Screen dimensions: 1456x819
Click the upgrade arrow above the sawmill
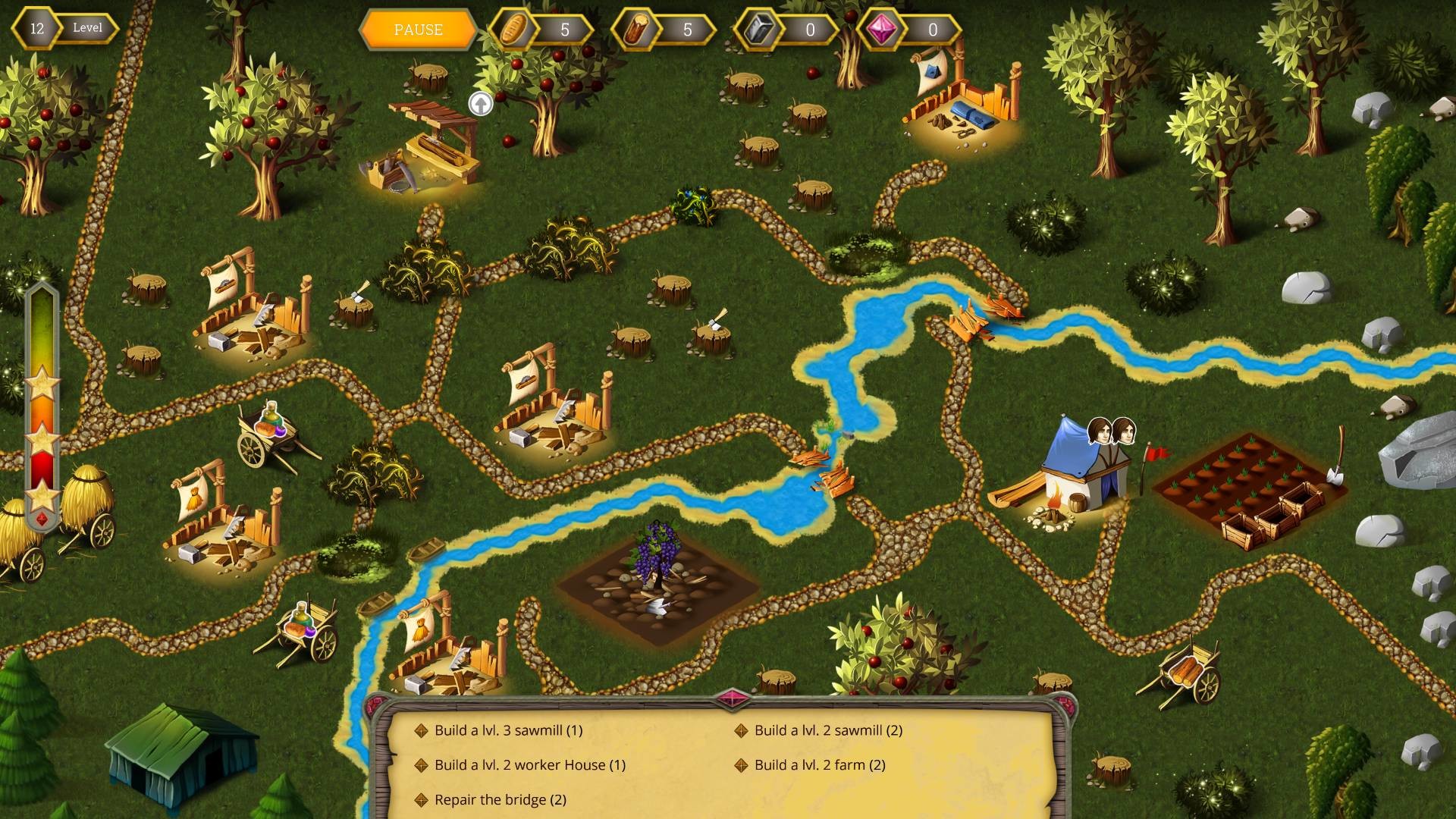(x=479, y=102)
